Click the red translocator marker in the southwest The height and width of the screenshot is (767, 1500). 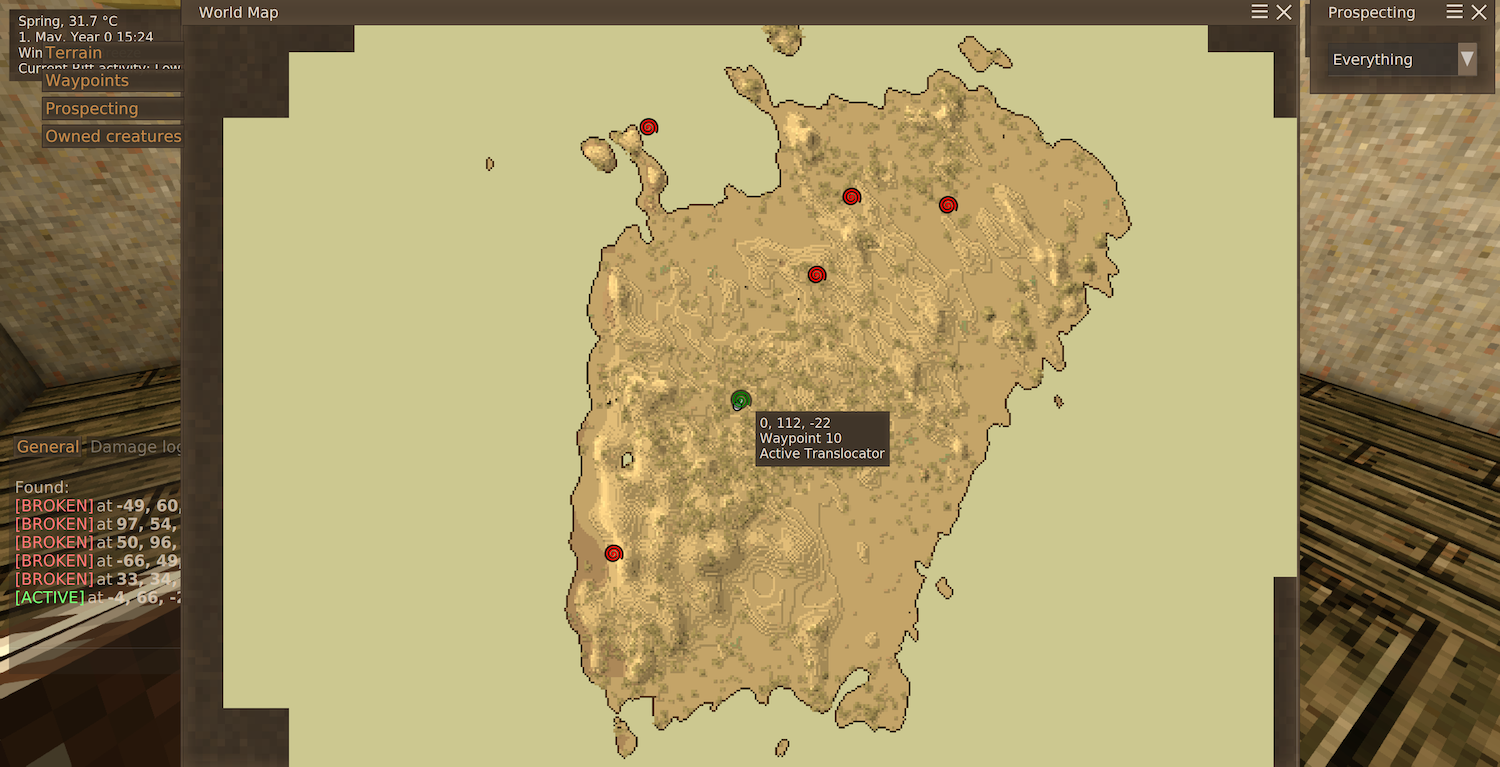(x=613, y=552)
